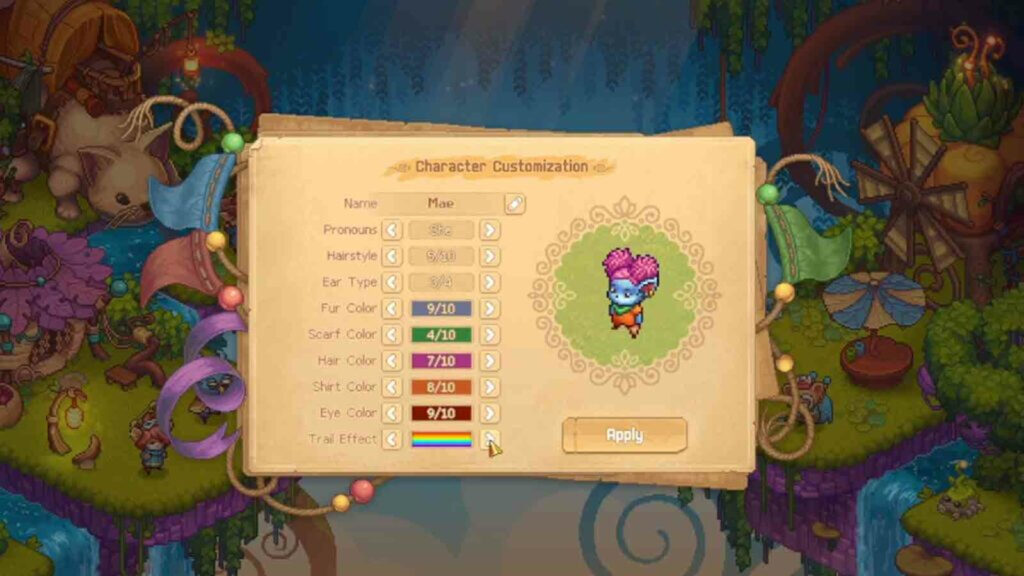This screenshot has width=1024, height=576.
Task: Go back to the previous Hairstyle
Action: click(x=392, y=256)
